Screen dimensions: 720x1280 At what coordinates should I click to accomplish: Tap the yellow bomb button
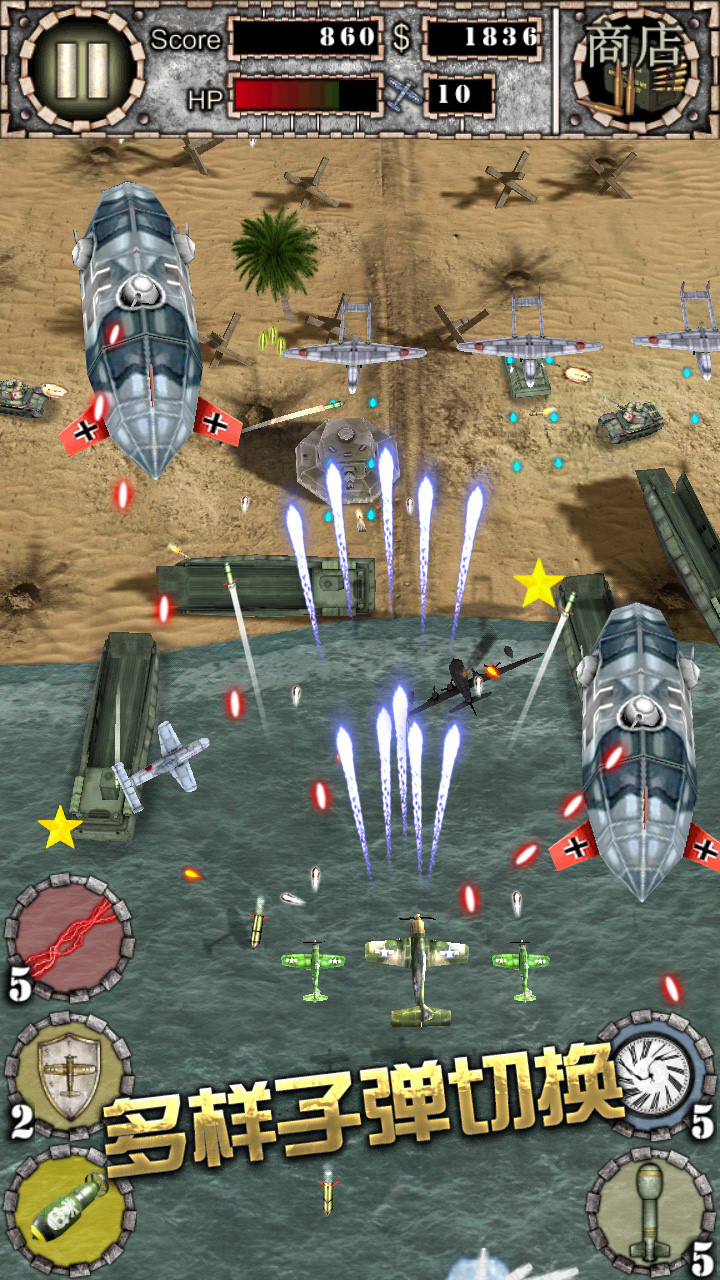point(69,1212)
